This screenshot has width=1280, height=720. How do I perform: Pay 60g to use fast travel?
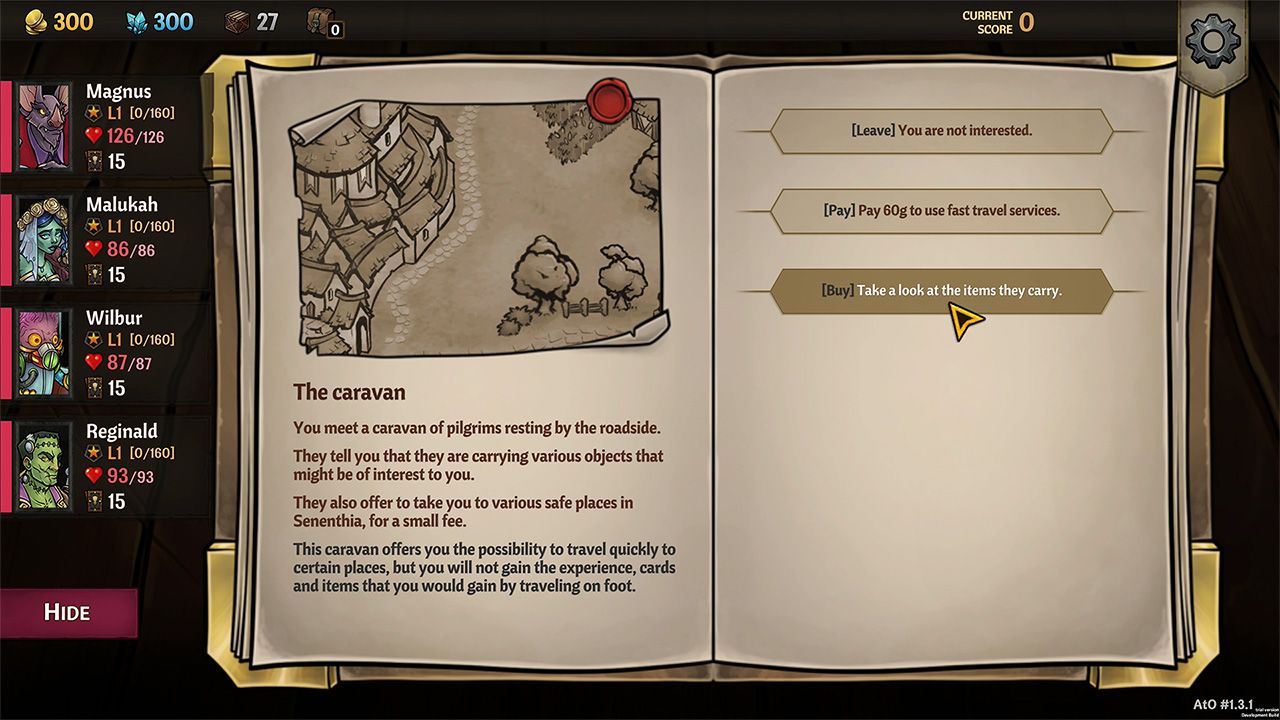pos(941,211)
